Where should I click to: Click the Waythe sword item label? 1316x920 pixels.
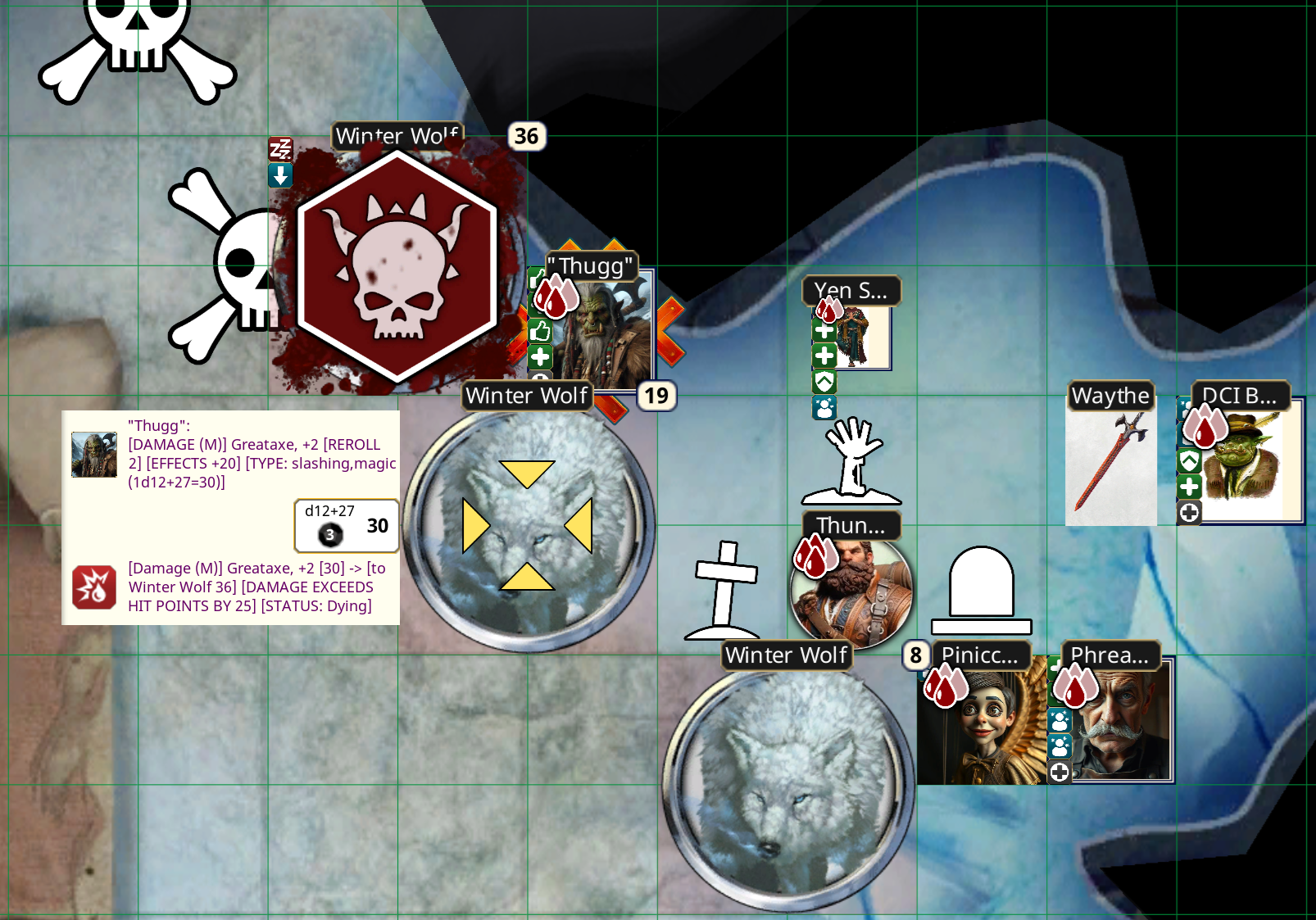pyautogui.click(x=1111, y=396)
